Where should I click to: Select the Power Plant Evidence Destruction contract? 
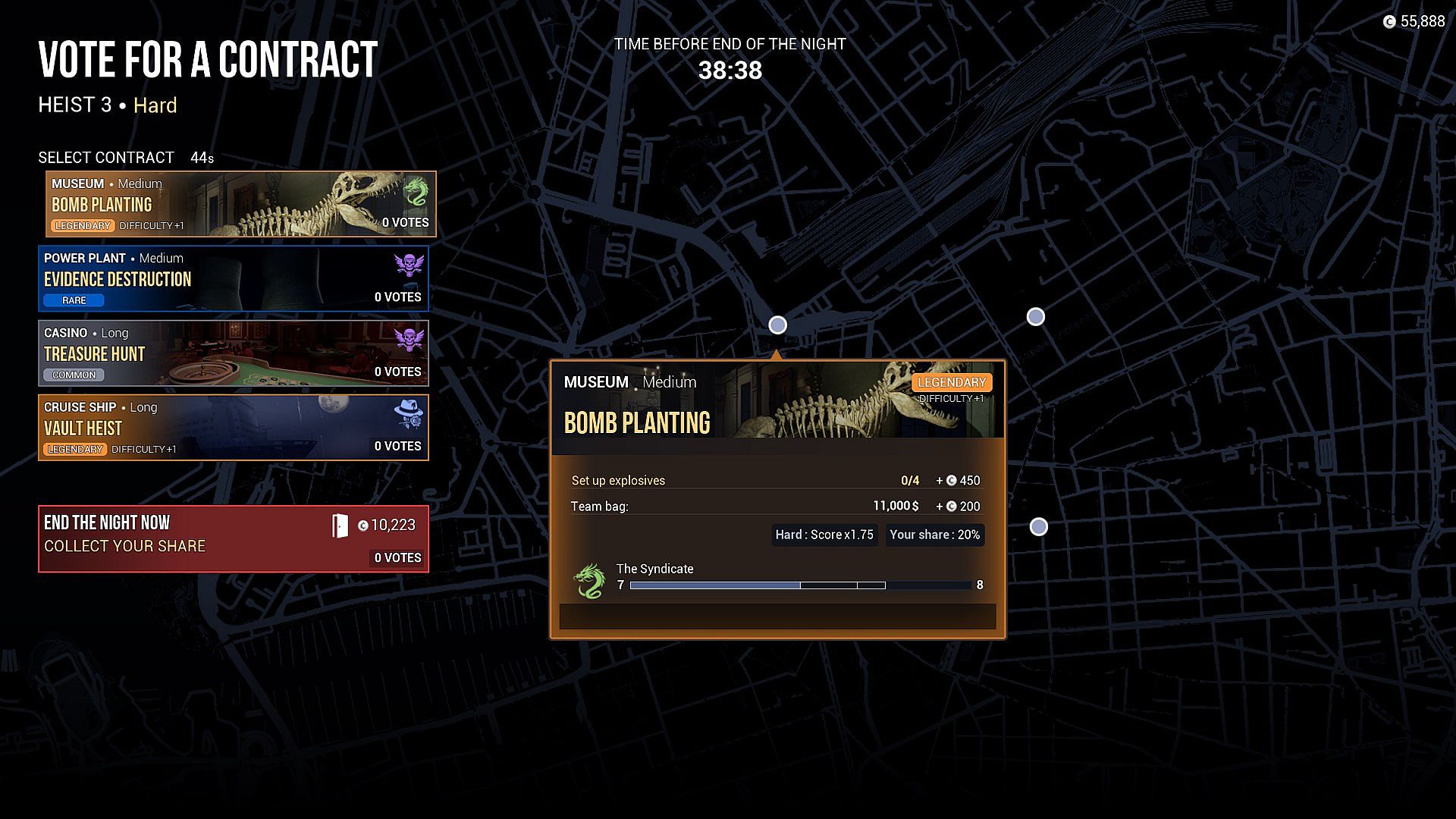coord(233,278)
